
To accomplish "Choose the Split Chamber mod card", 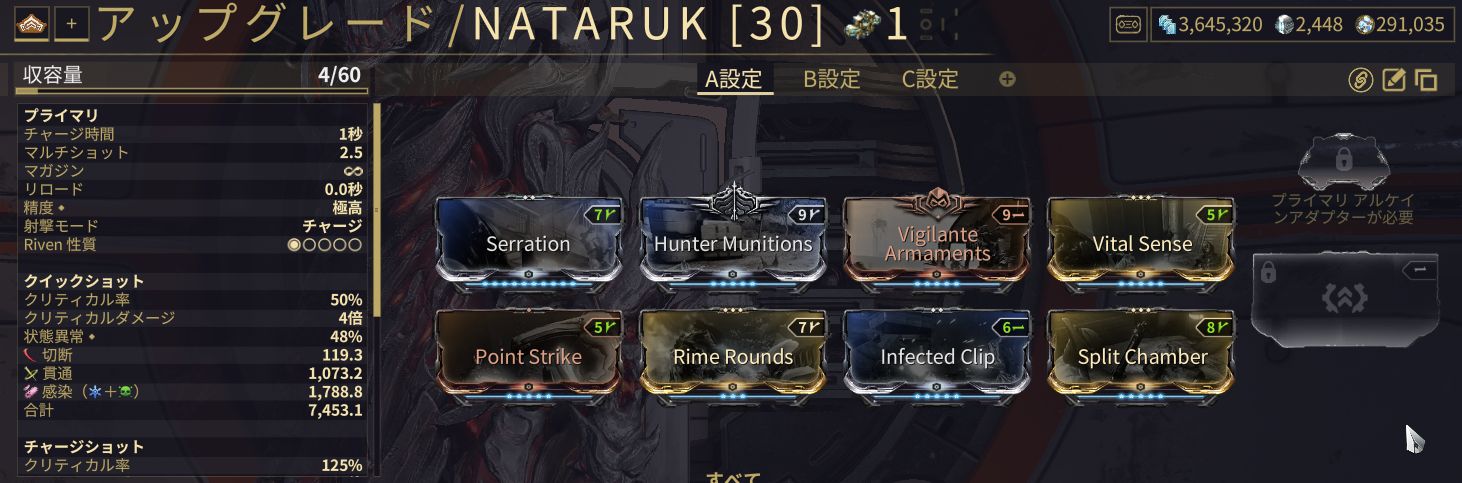I will click(x=1141, y=356).
